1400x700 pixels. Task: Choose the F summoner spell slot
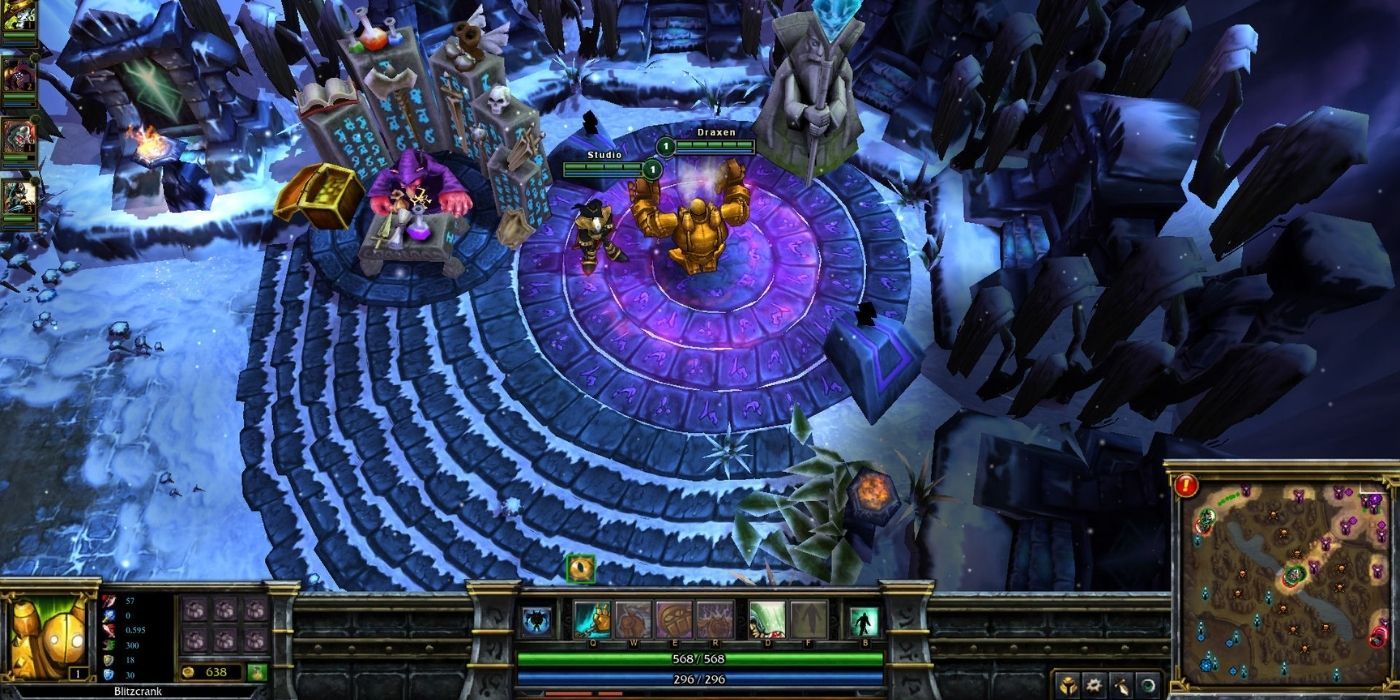tap(809, 620)
